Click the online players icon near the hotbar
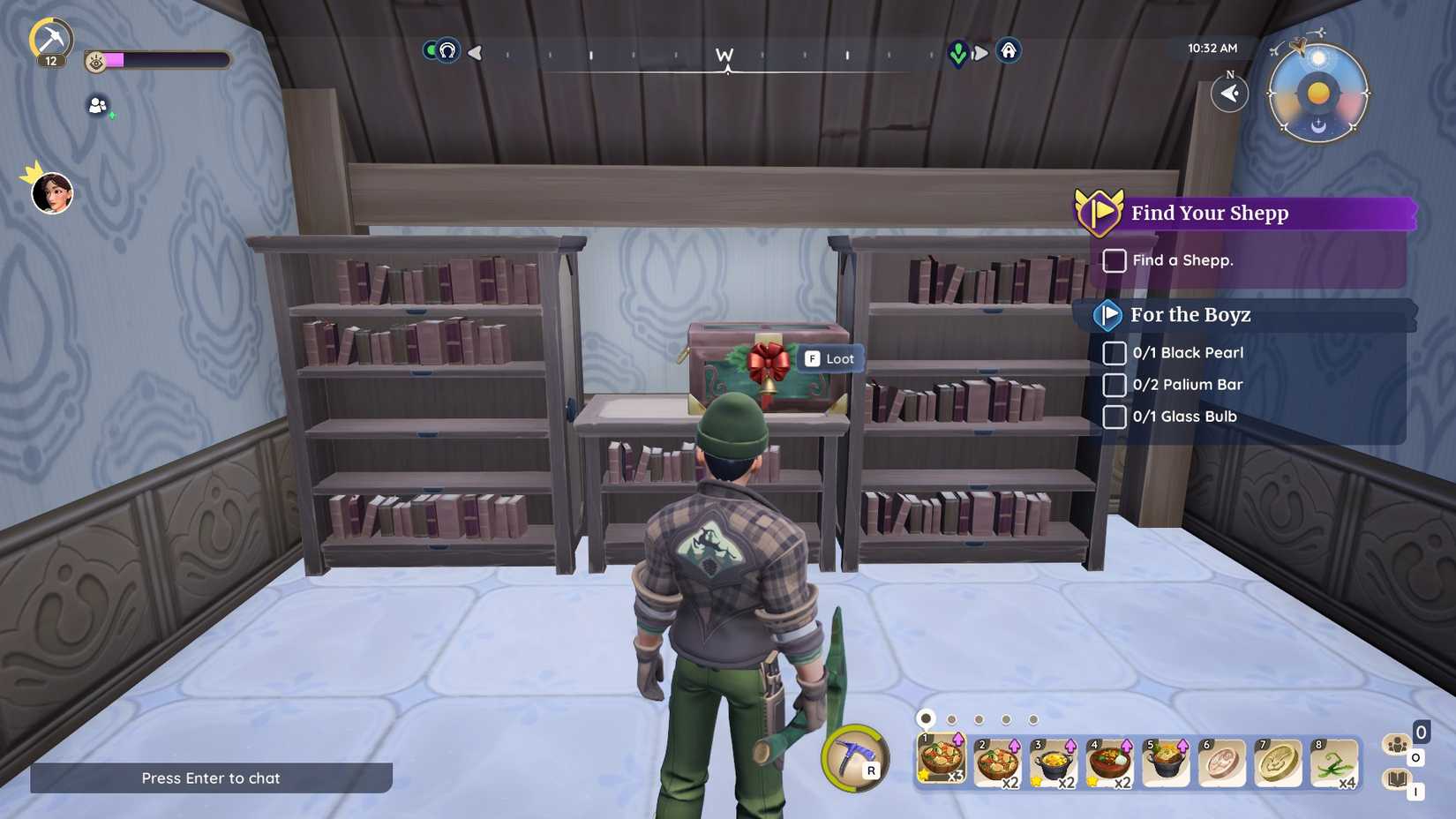The image size is (1456, 819). 1400,746
